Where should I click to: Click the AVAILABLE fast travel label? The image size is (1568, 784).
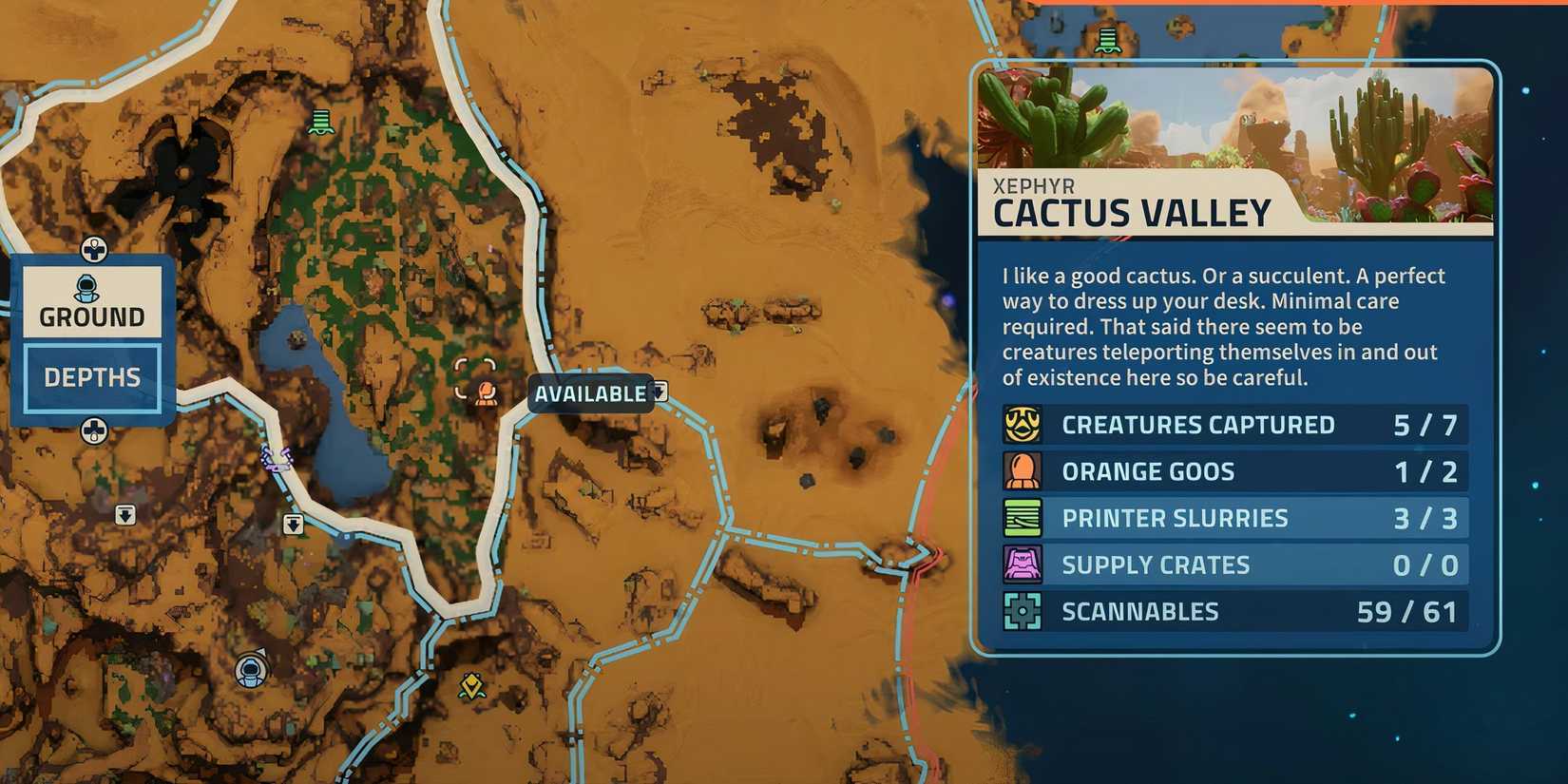click(x=589, y=392)
